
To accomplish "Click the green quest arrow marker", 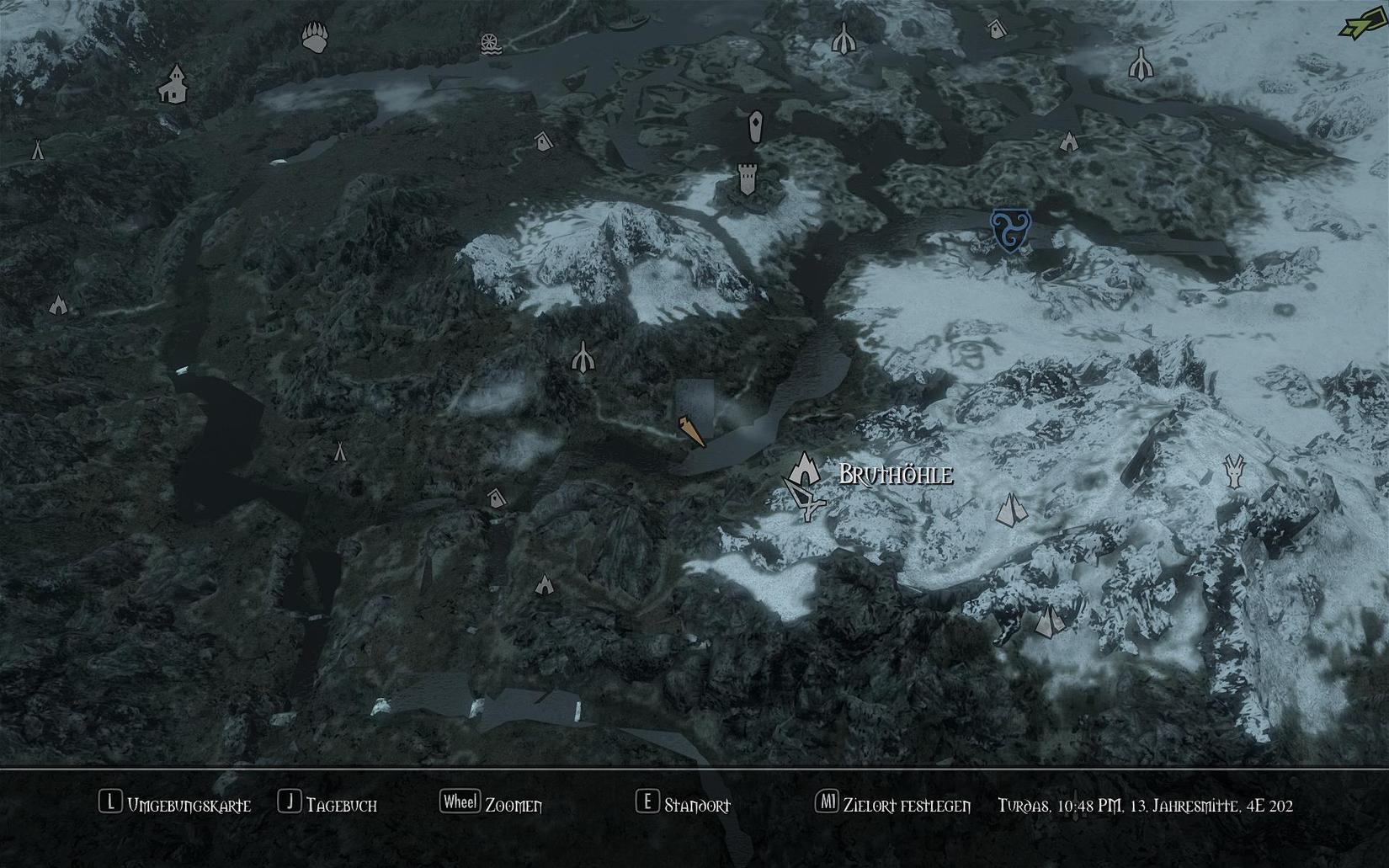I will point(1358,25).
